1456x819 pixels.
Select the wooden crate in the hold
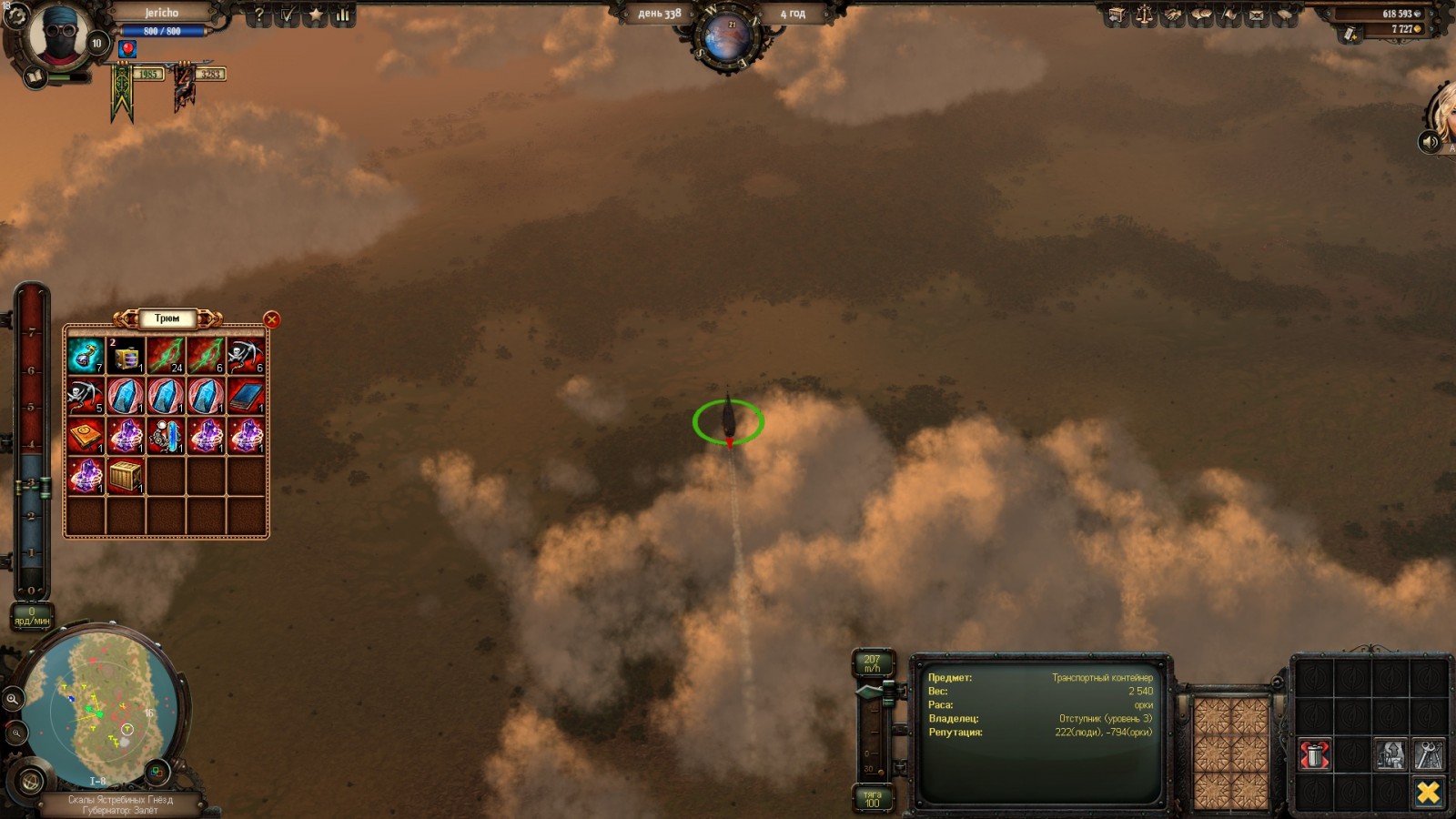click(x=126, y=476)
